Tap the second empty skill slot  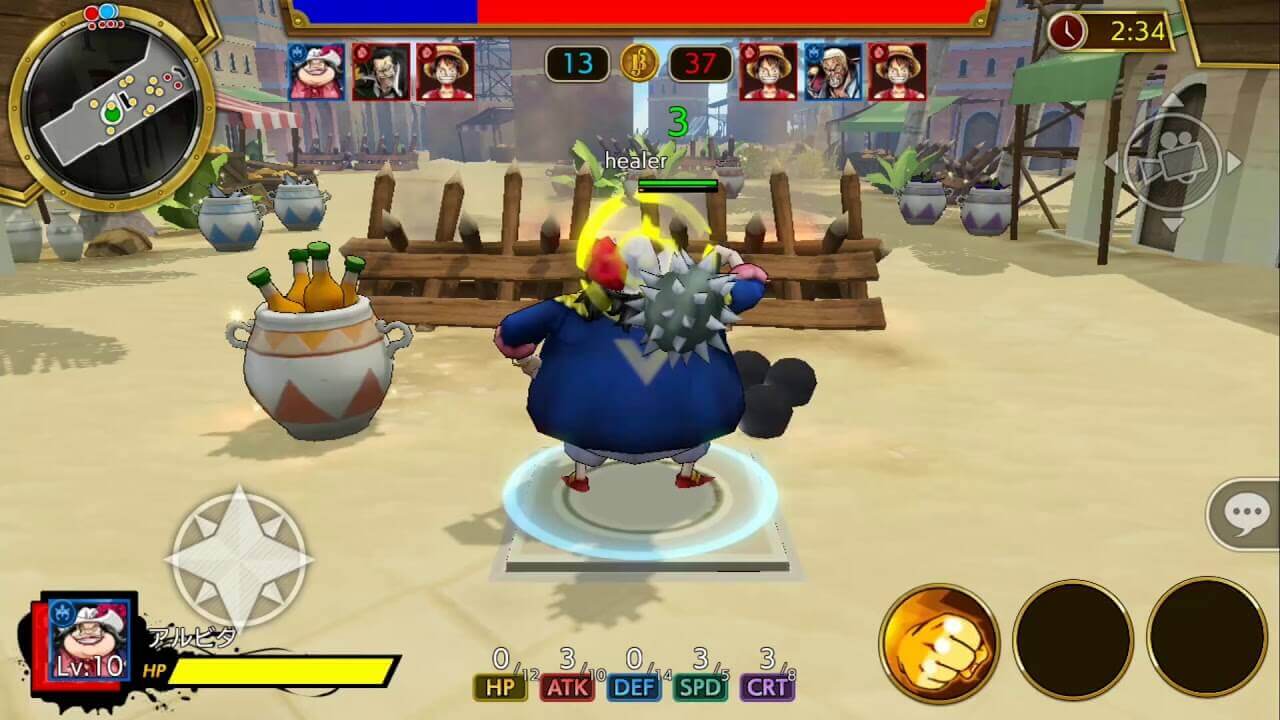click(x=1205, y=638)
